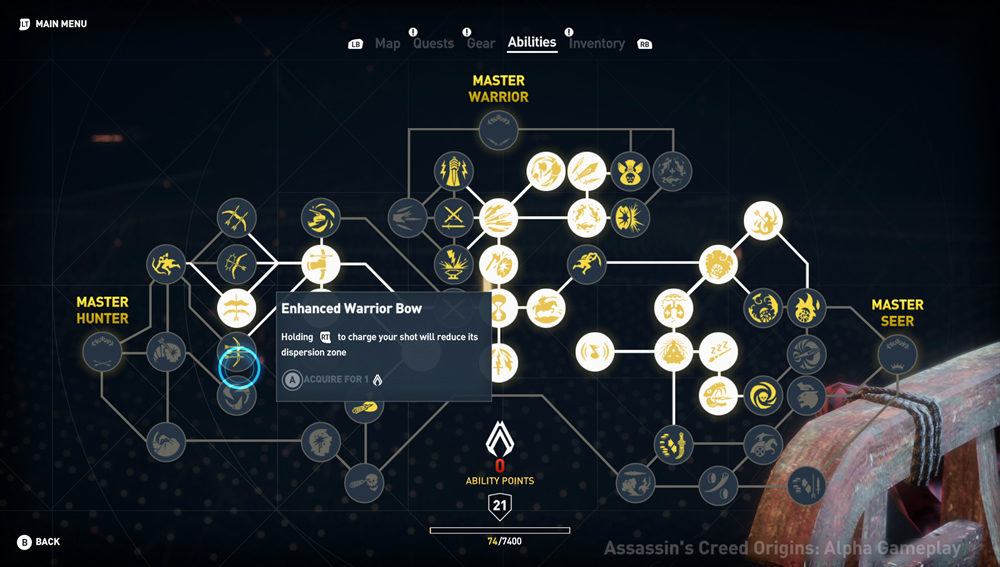Choose the Master Hunter ability node
1000x567 pixels.
coord(102,351)
